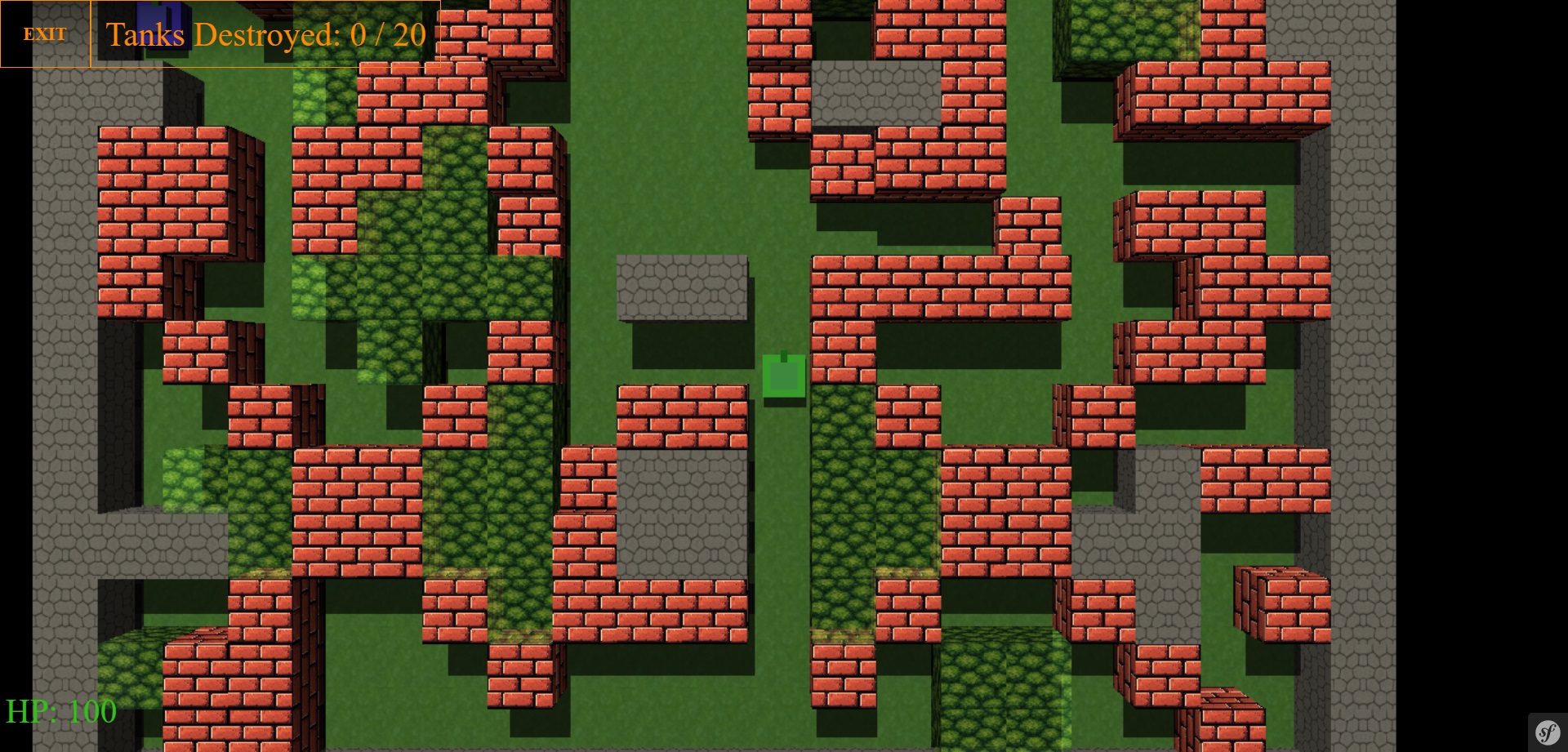1568x752 pixels.
Task: Click the Tanks Destroyed 0 / 20 counter
Action: coord(265,34)
